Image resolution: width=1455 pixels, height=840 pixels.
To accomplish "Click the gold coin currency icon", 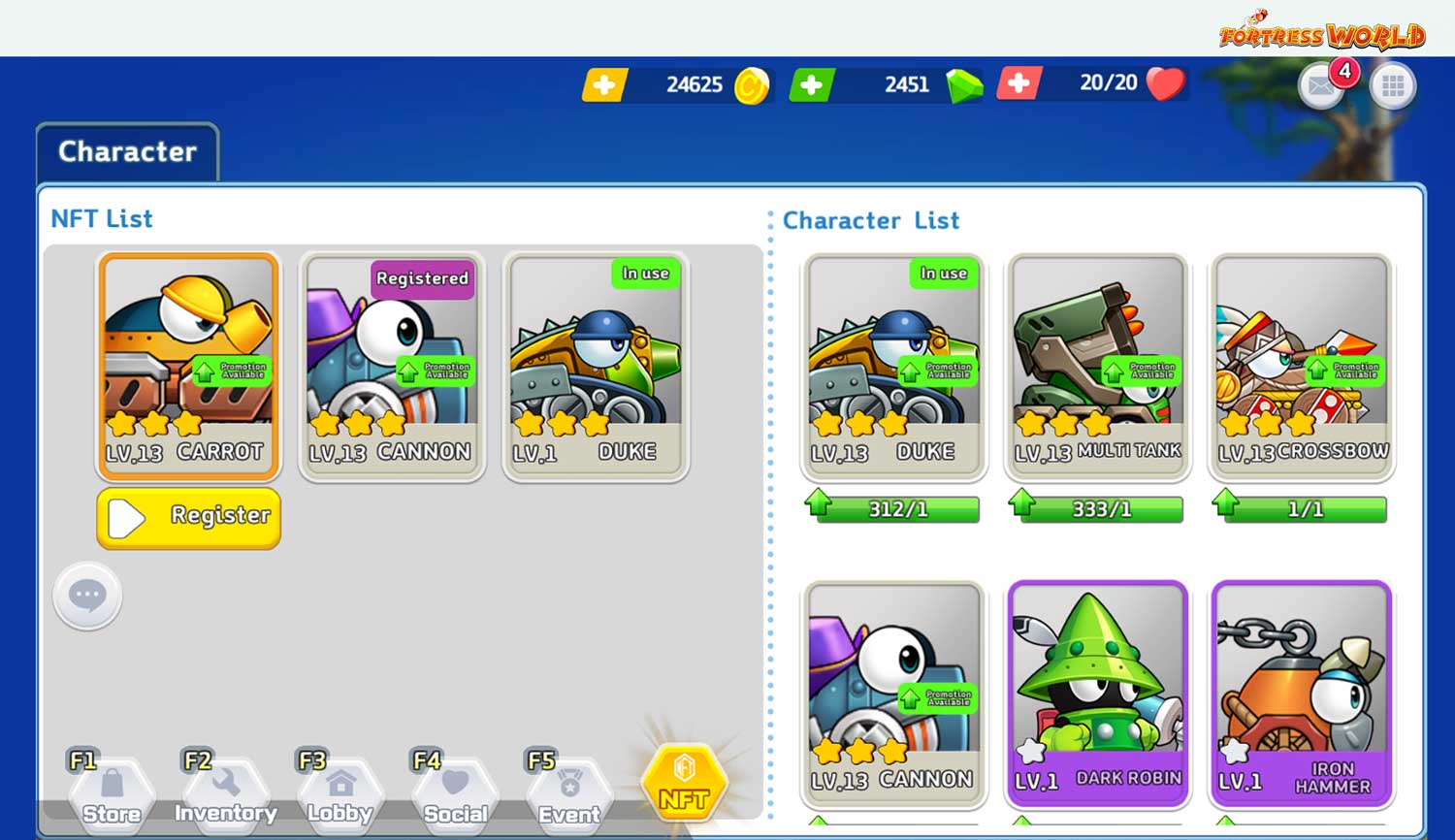I will pos(751,85).
